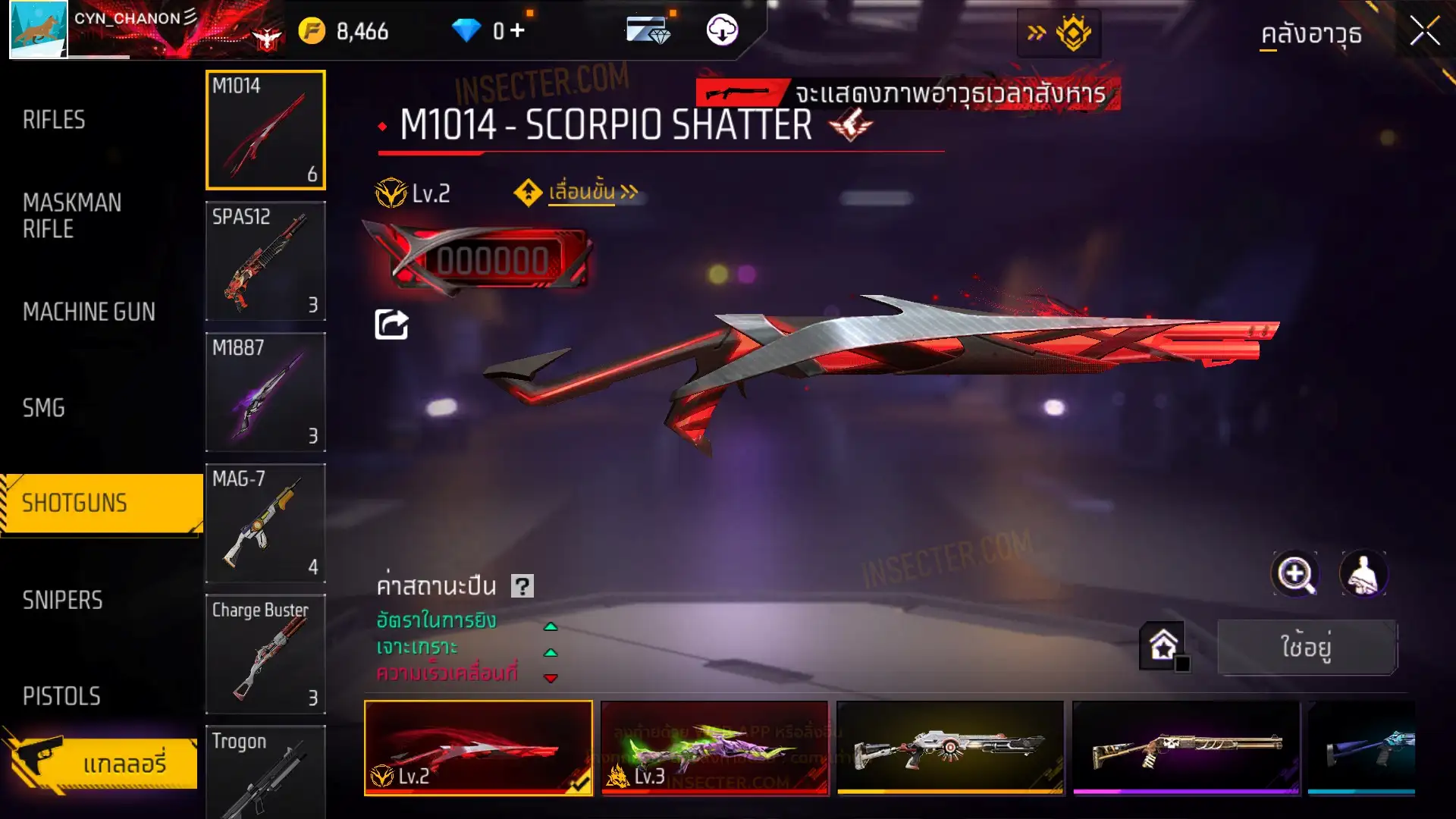This screenshot has width=1456, height=819.
Task: Pick the M1887 weapon tile
Action: [265, 392]
